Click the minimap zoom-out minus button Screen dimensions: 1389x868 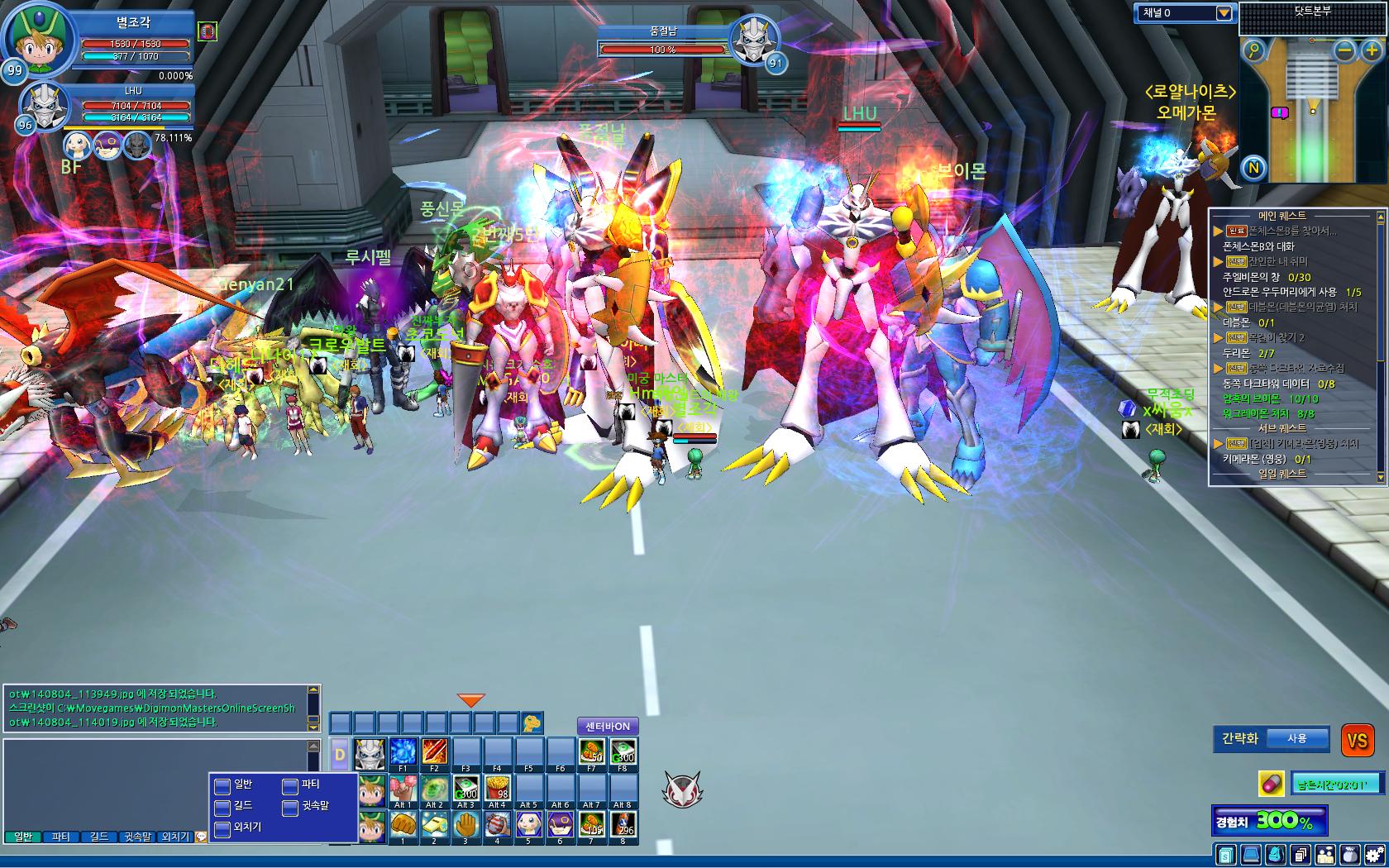1346,50
